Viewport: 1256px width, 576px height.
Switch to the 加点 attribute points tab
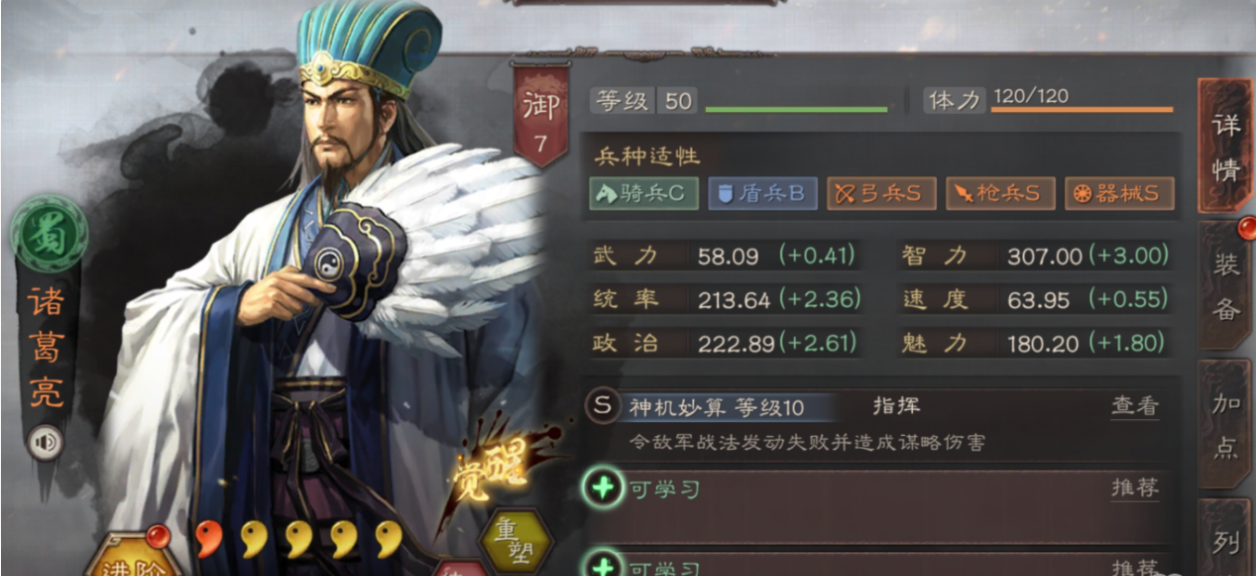tap(1225, 425)
